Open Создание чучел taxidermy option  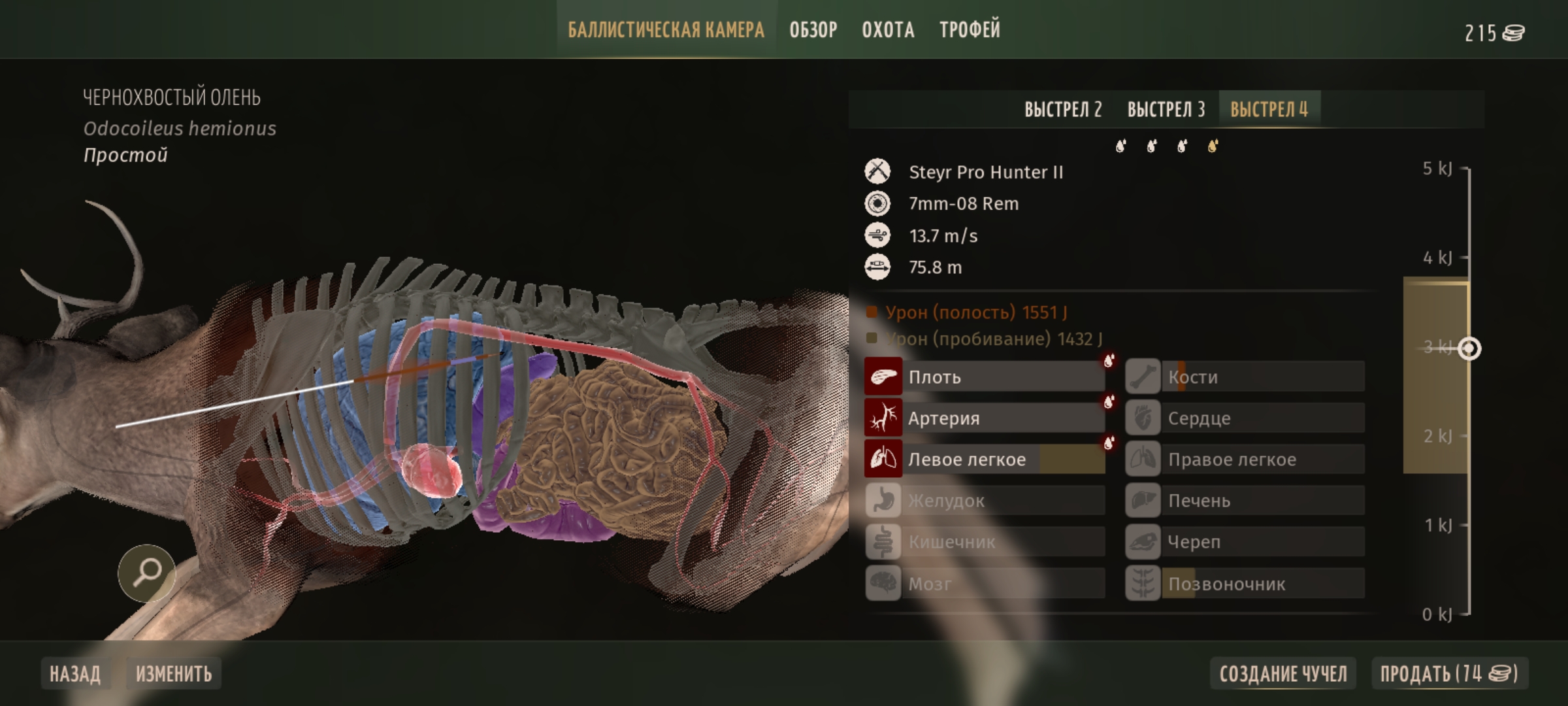tap(1283, 673)
